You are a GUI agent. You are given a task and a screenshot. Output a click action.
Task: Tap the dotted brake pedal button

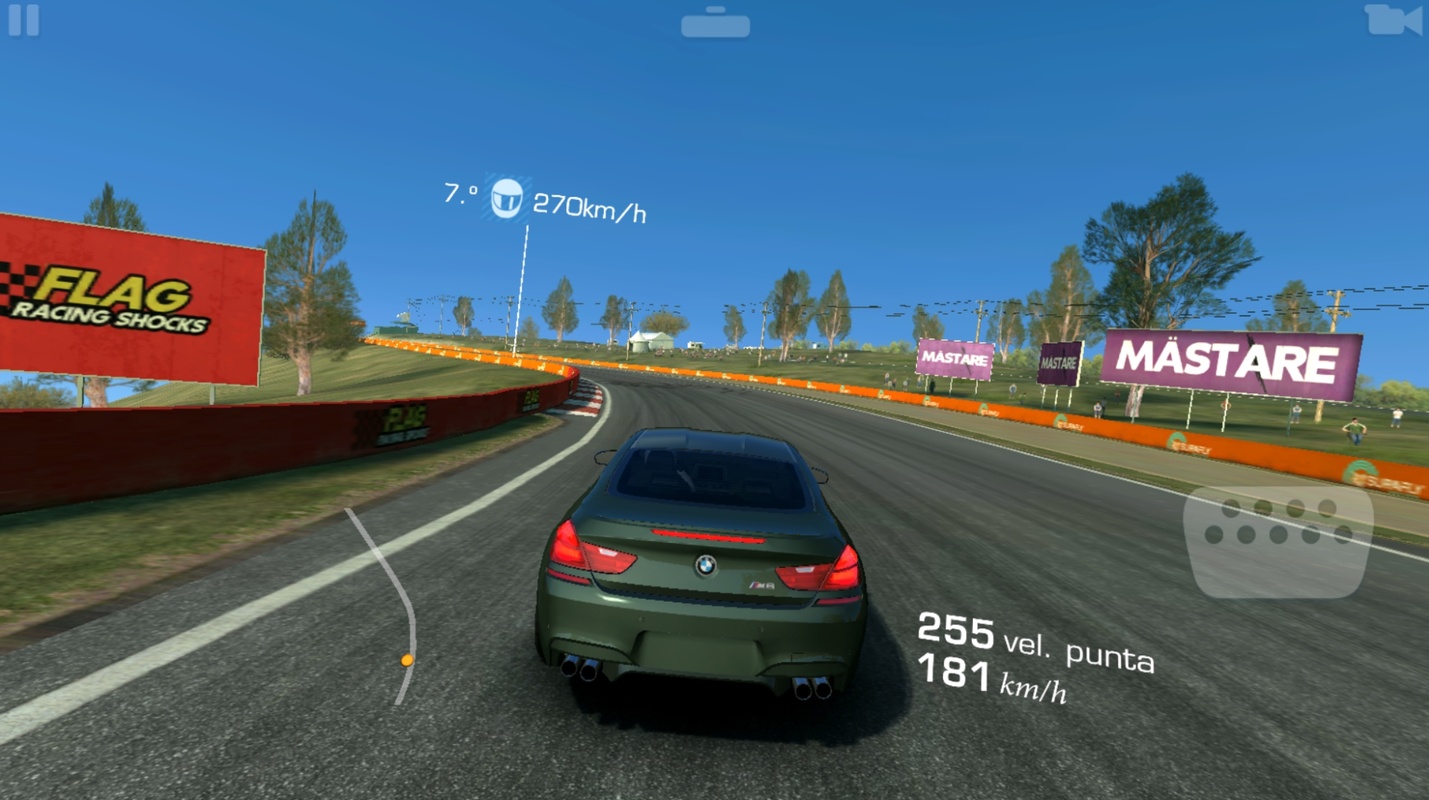coord(1277,541)
